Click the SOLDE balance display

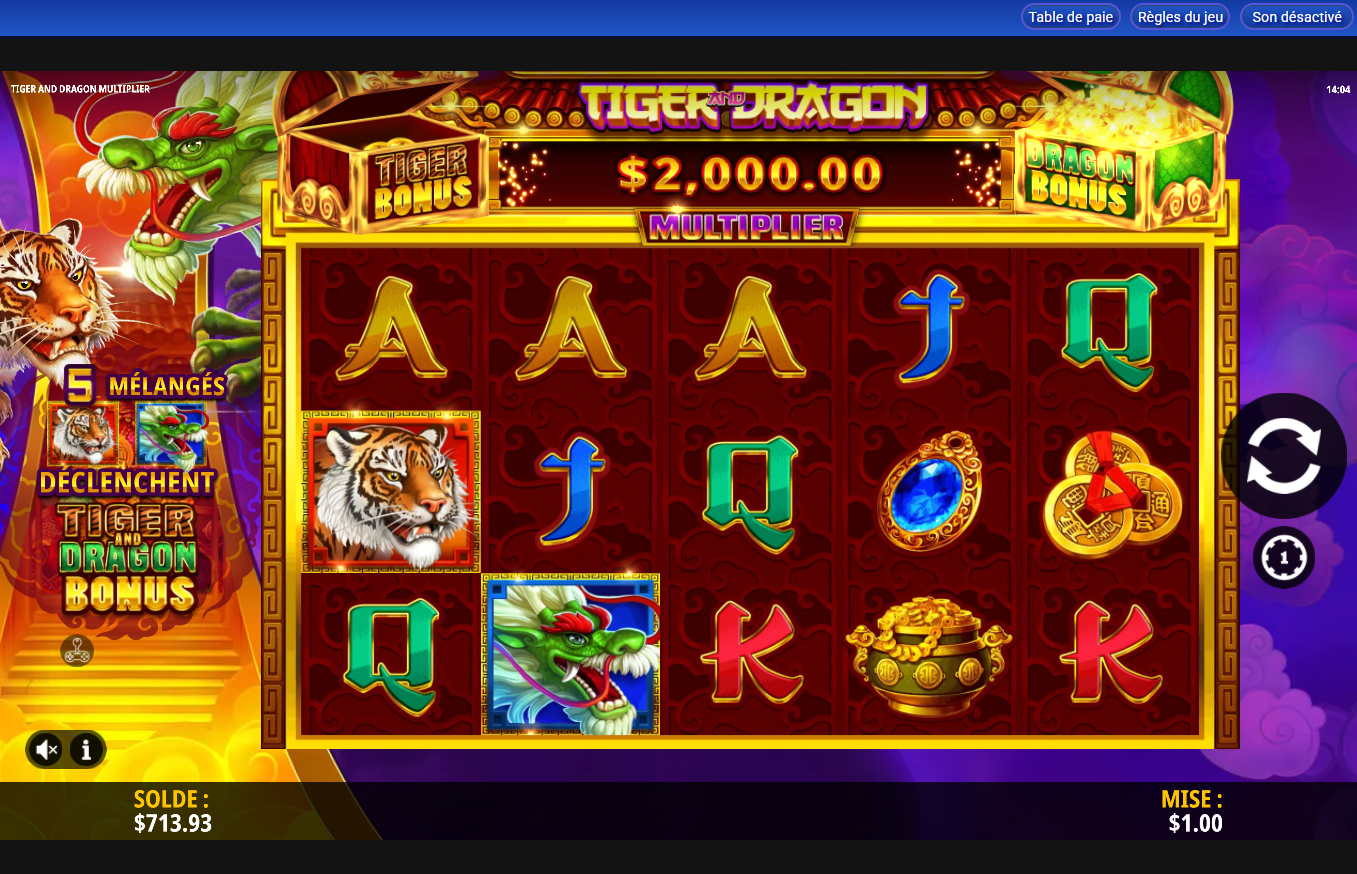[x=170, y=810]
